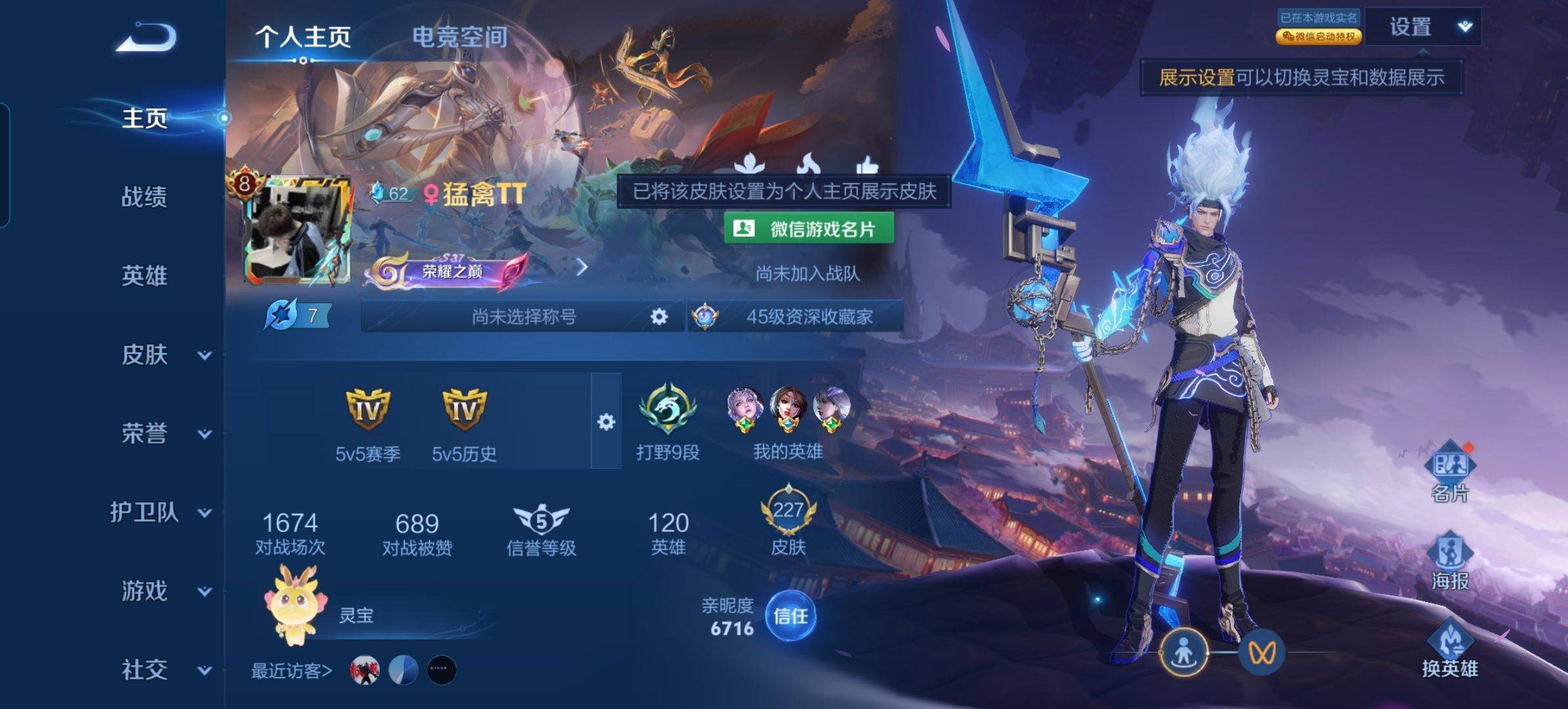Tap the 换英雄 change hero button
1568x709 pixels.
pyautogui.click(x=1450, y=649)
